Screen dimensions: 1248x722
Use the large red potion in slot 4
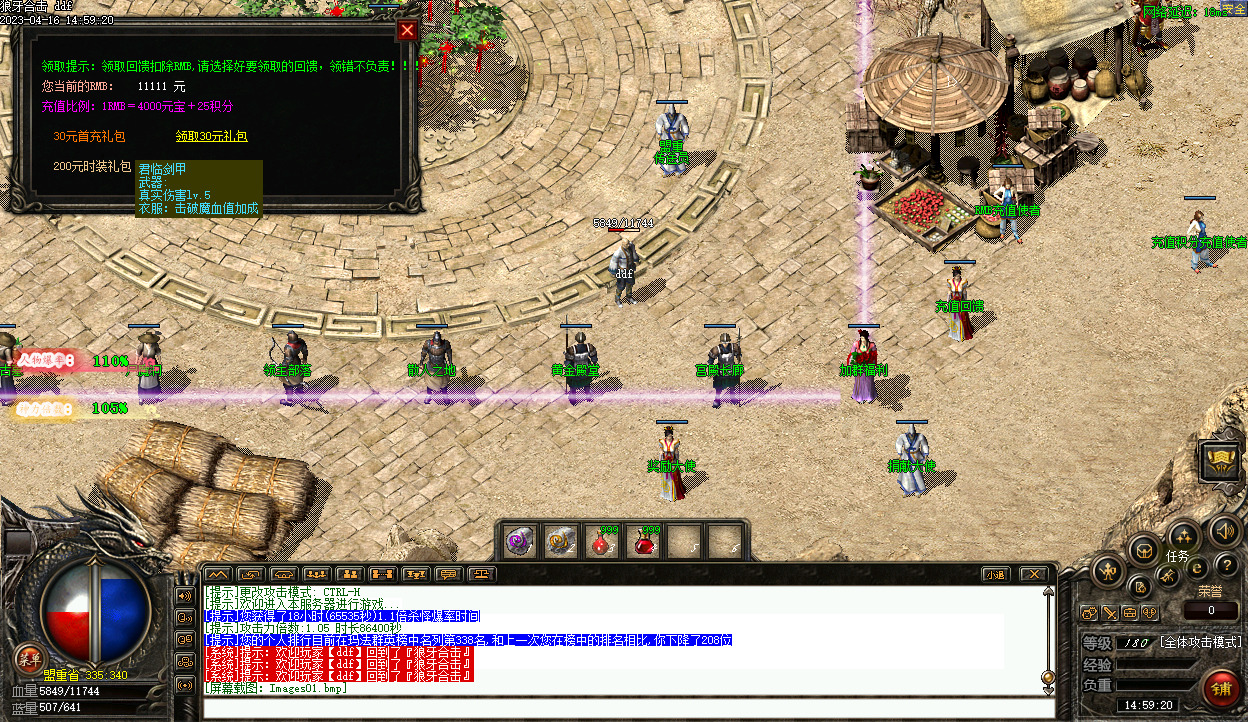[x=645, y=541]
